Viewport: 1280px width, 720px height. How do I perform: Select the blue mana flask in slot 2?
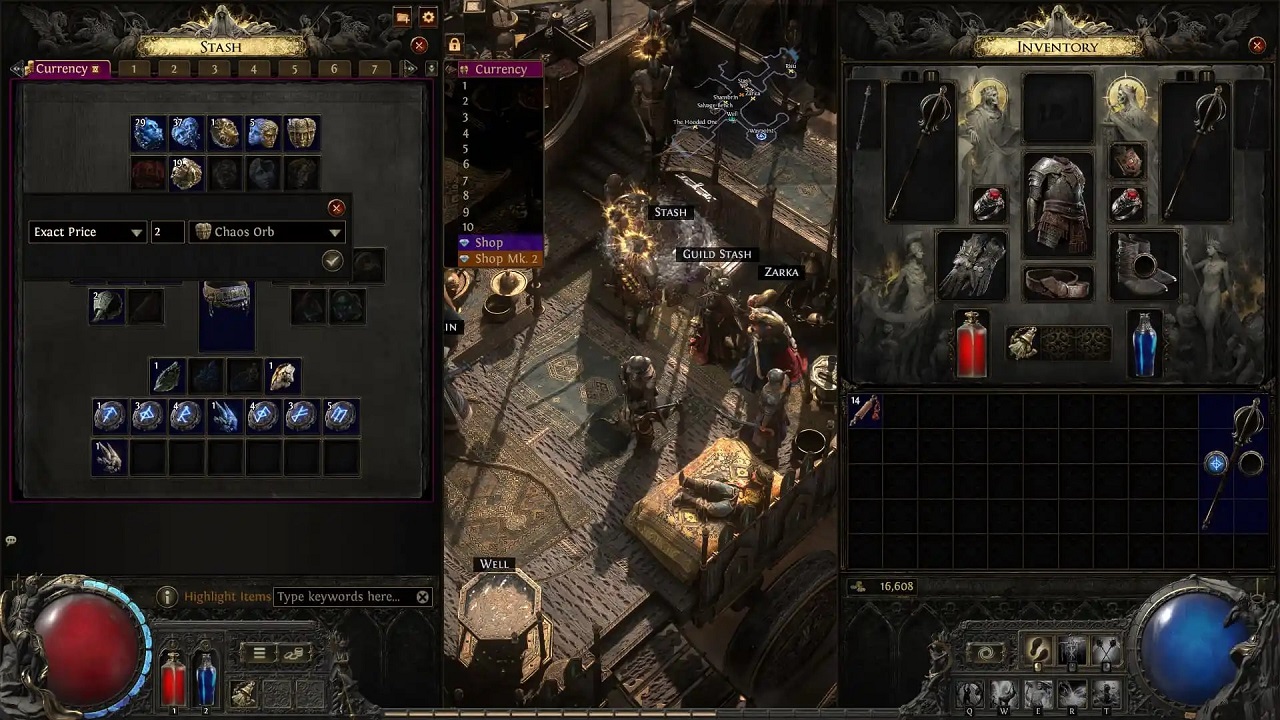(x=205, y=680)
